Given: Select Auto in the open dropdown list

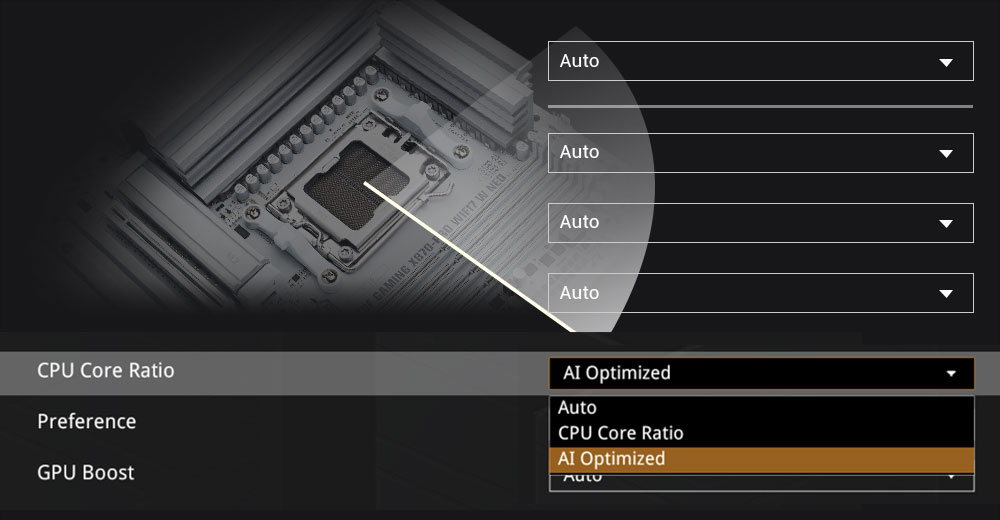Looking at the screenshot, I should click(x=578, y=408).
